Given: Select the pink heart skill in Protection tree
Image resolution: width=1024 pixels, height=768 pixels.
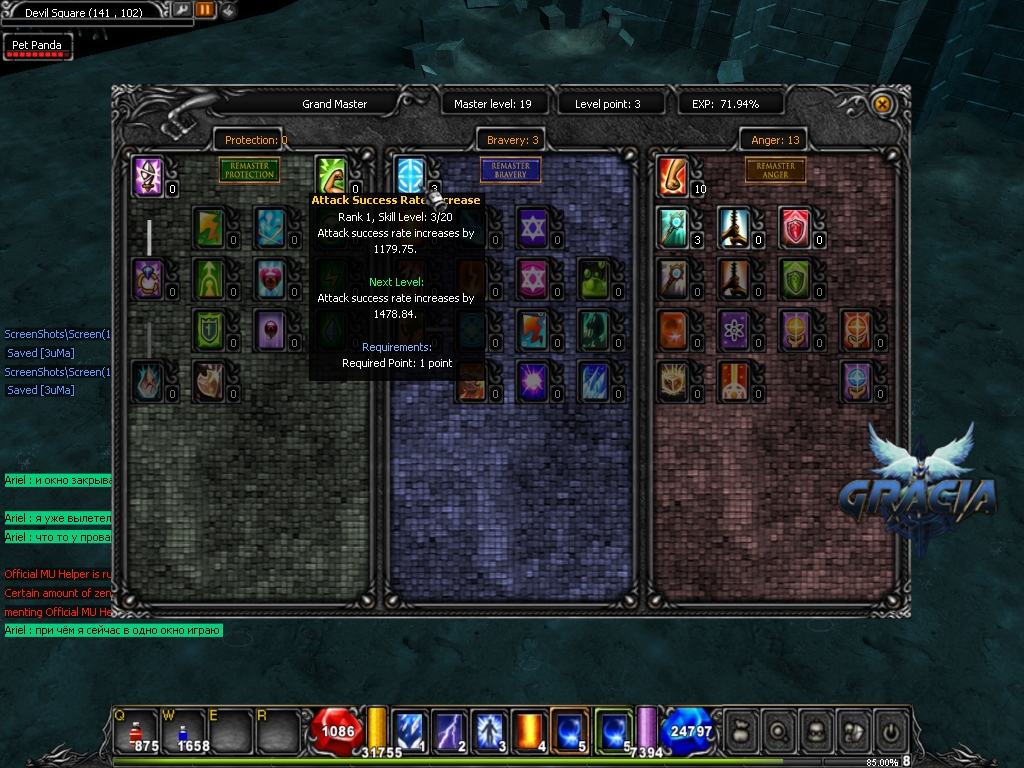Looking at the screenshot, I should coord(270,278).
